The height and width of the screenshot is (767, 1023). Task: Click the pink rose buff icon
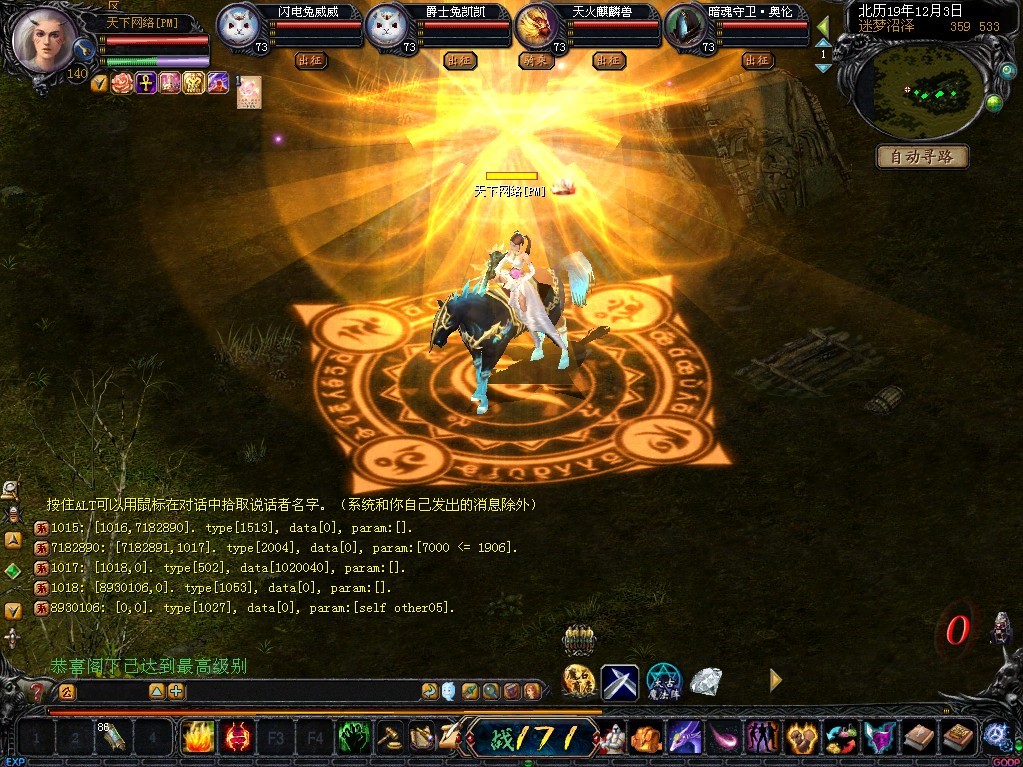tap(122, 83)
